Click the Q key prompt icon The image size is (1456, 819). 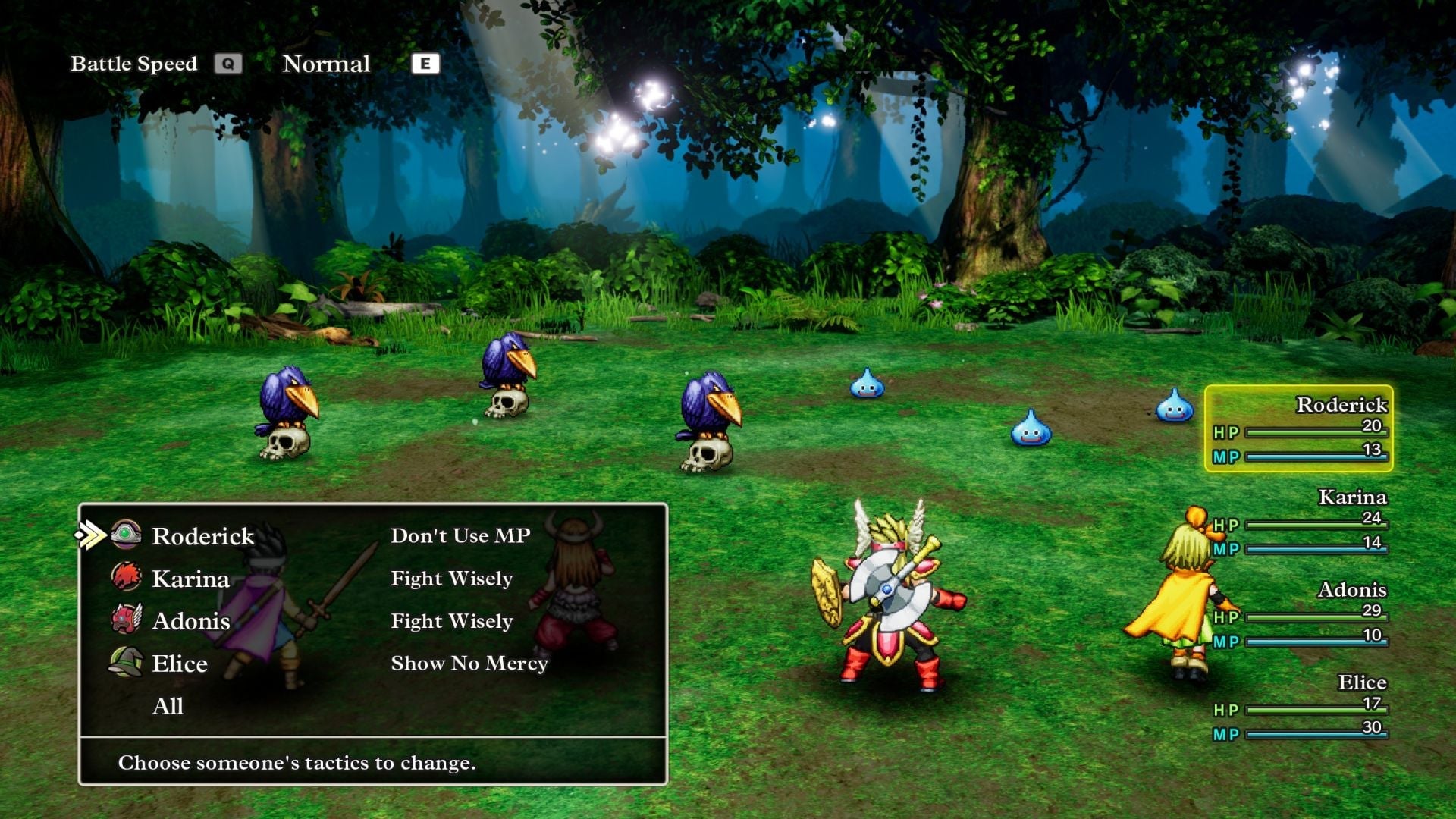pos(229,64)
